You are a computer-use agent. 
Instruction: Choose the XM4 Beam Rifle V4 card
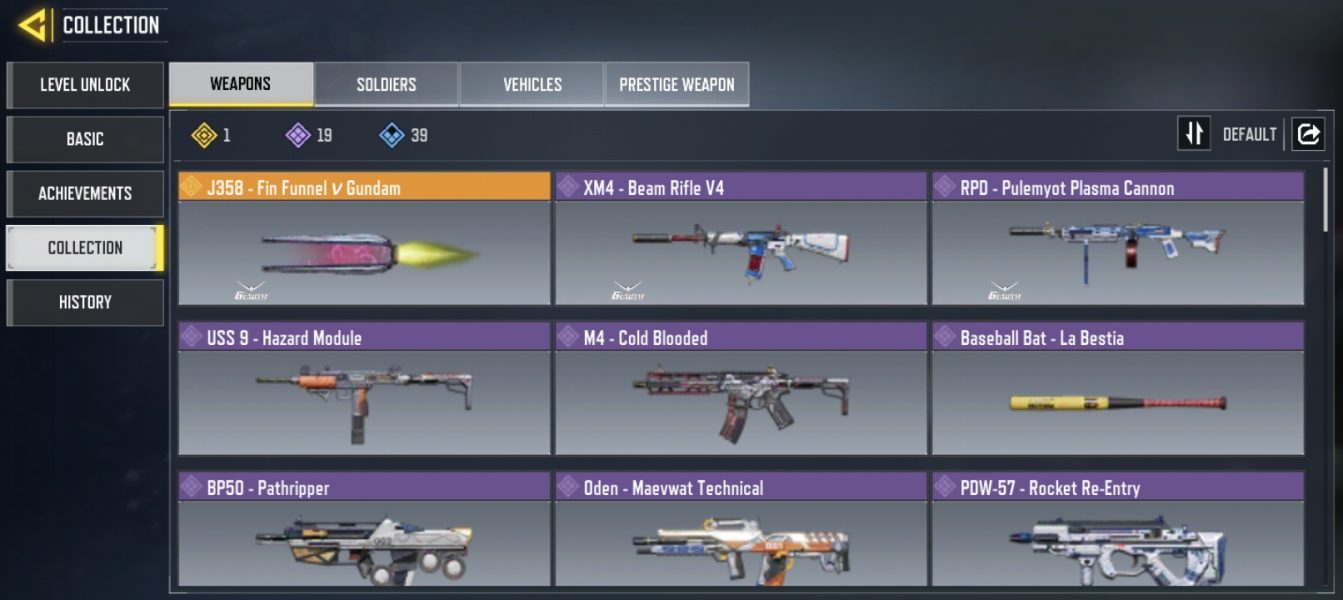741,239
